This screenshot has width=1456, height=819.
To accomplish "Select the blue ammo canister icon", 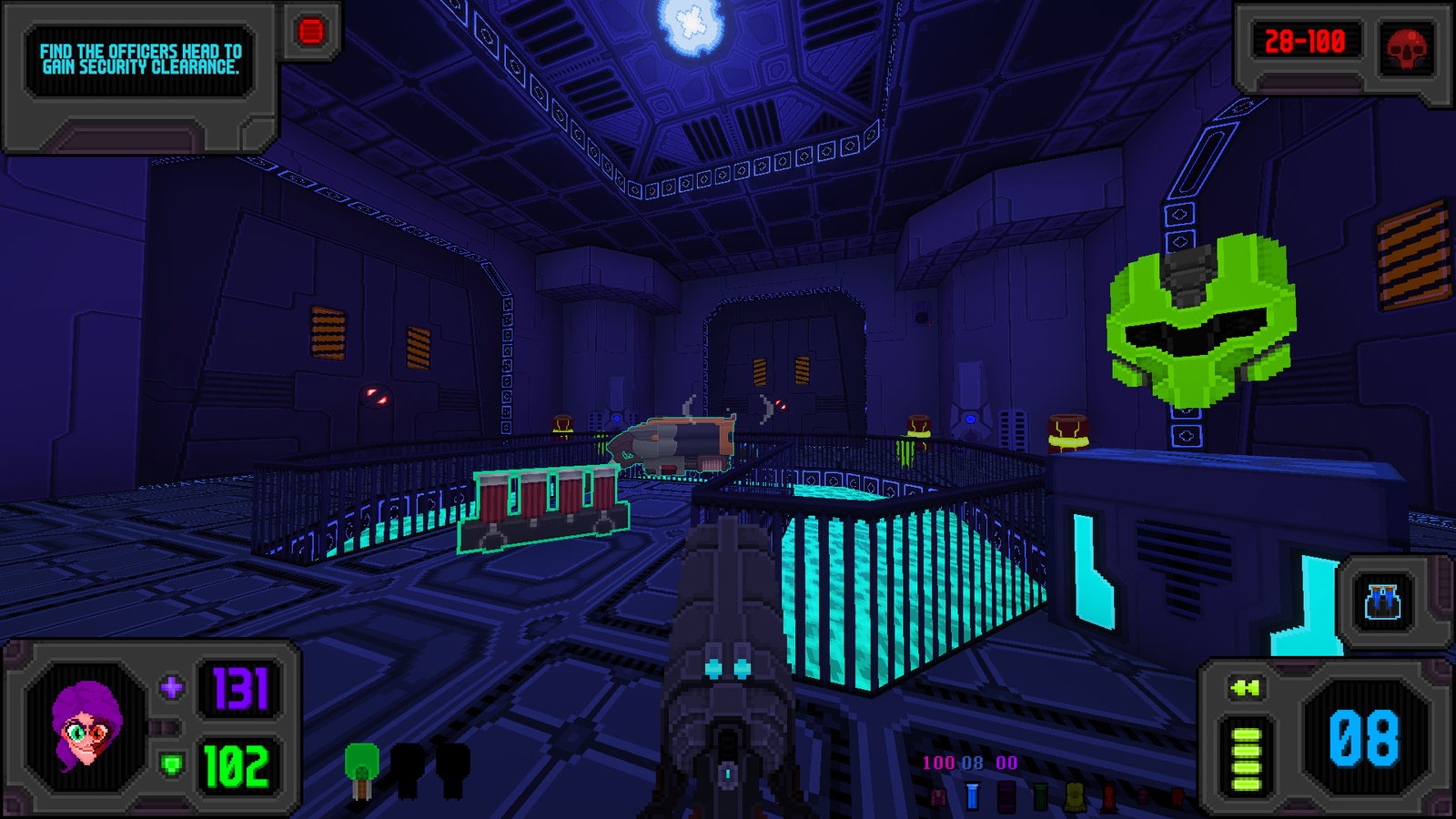I will [x=972, y=796].
